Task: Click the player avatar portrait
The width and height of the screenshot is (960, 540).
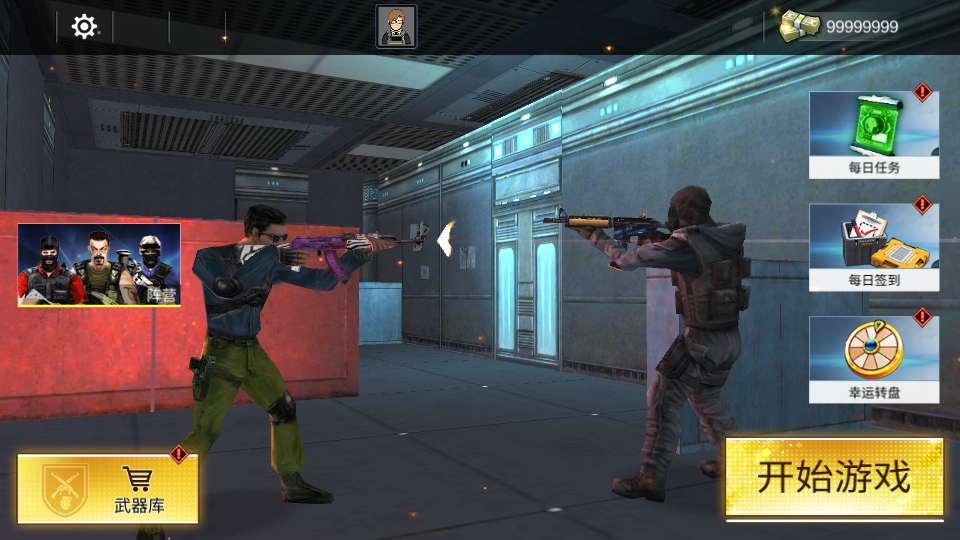Action: point(396,27)
